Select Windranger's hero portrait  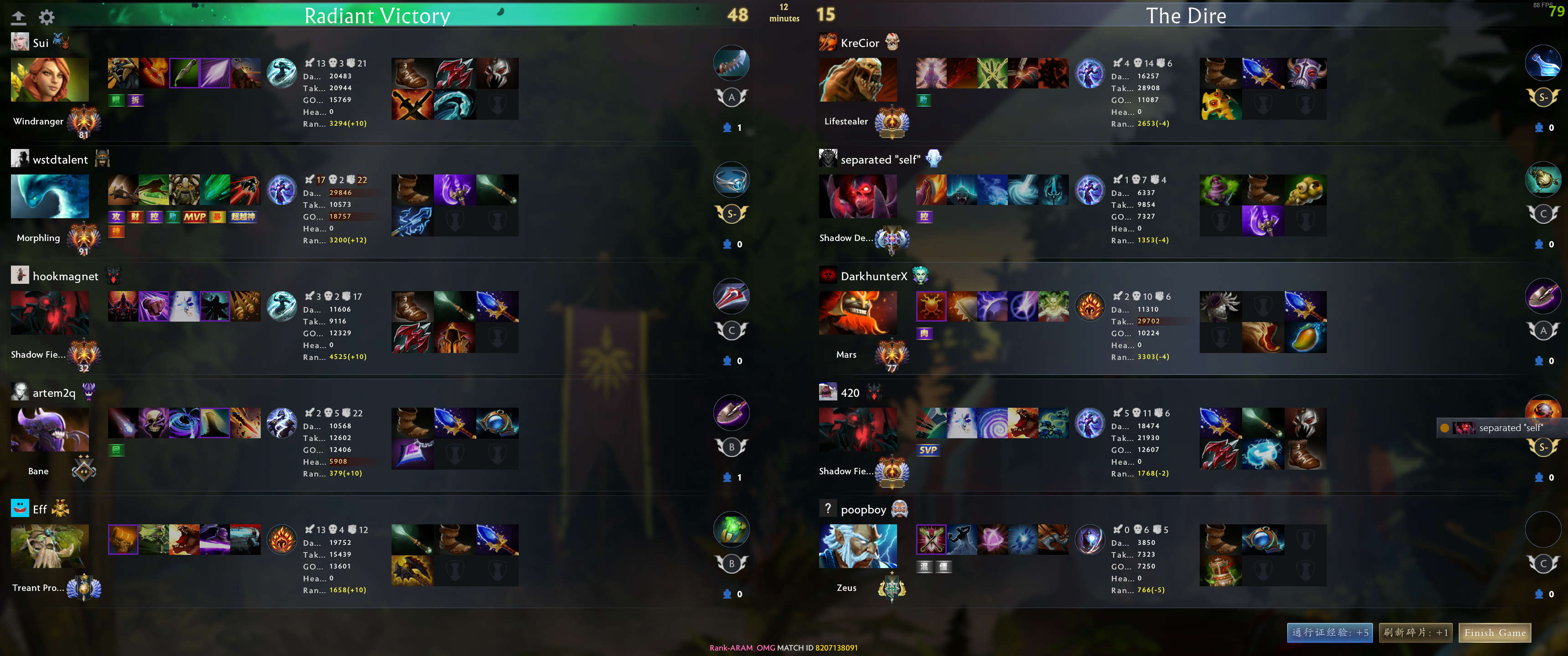click(49, 80)
